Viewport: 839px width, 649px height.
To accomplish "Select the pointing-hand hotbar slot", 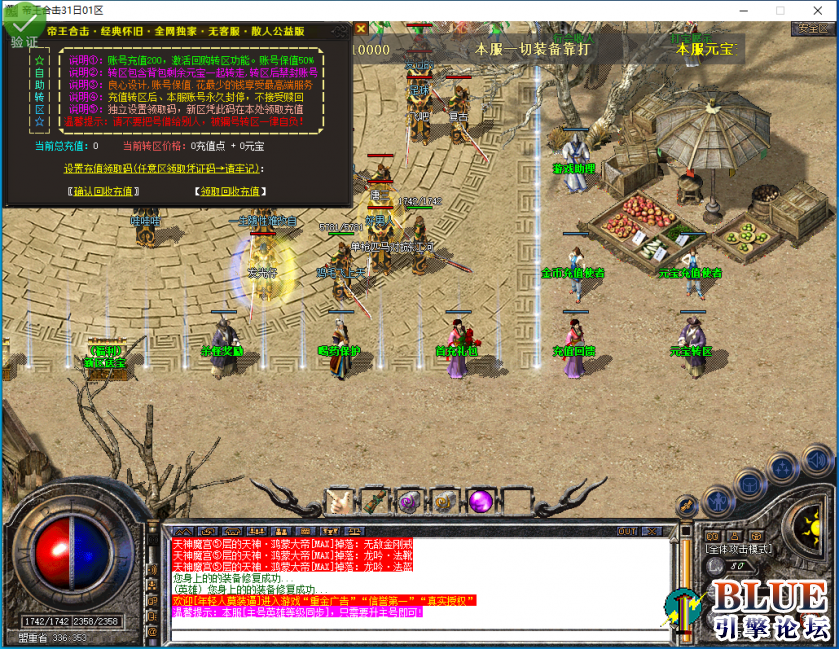I will point(338,499).
